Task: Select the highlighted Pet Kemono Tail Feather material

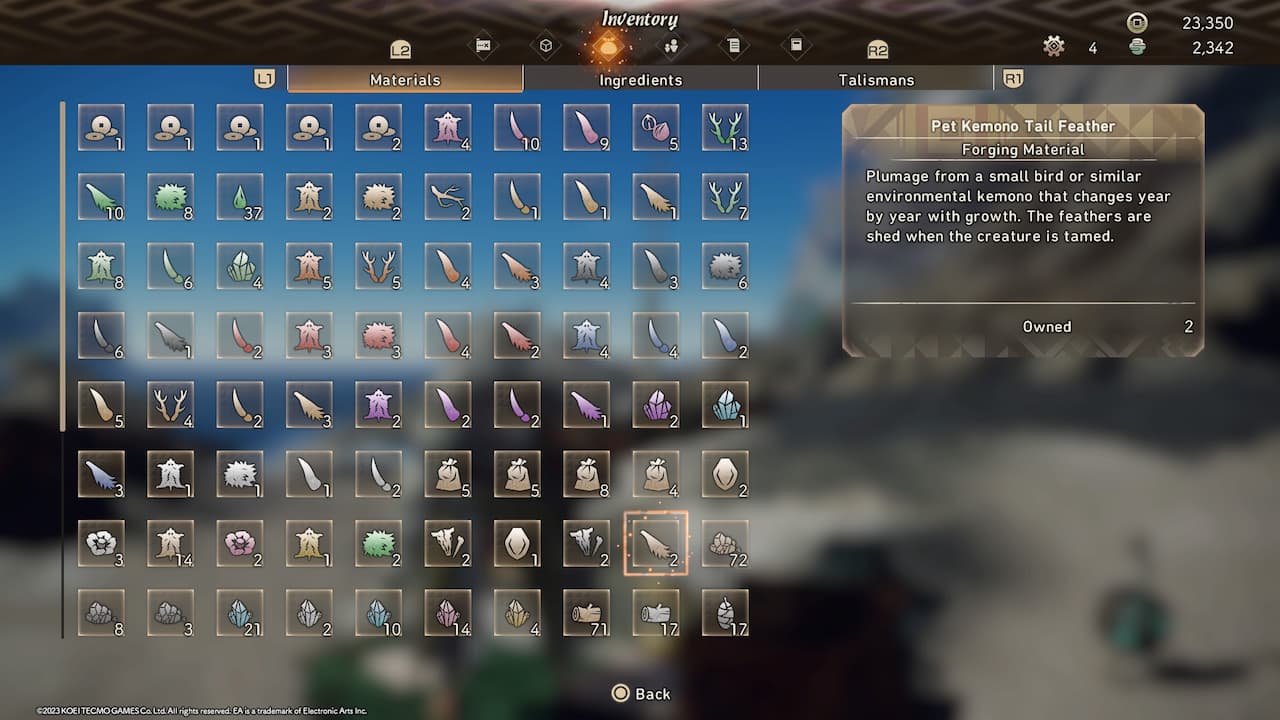Action: coord(656,546)
